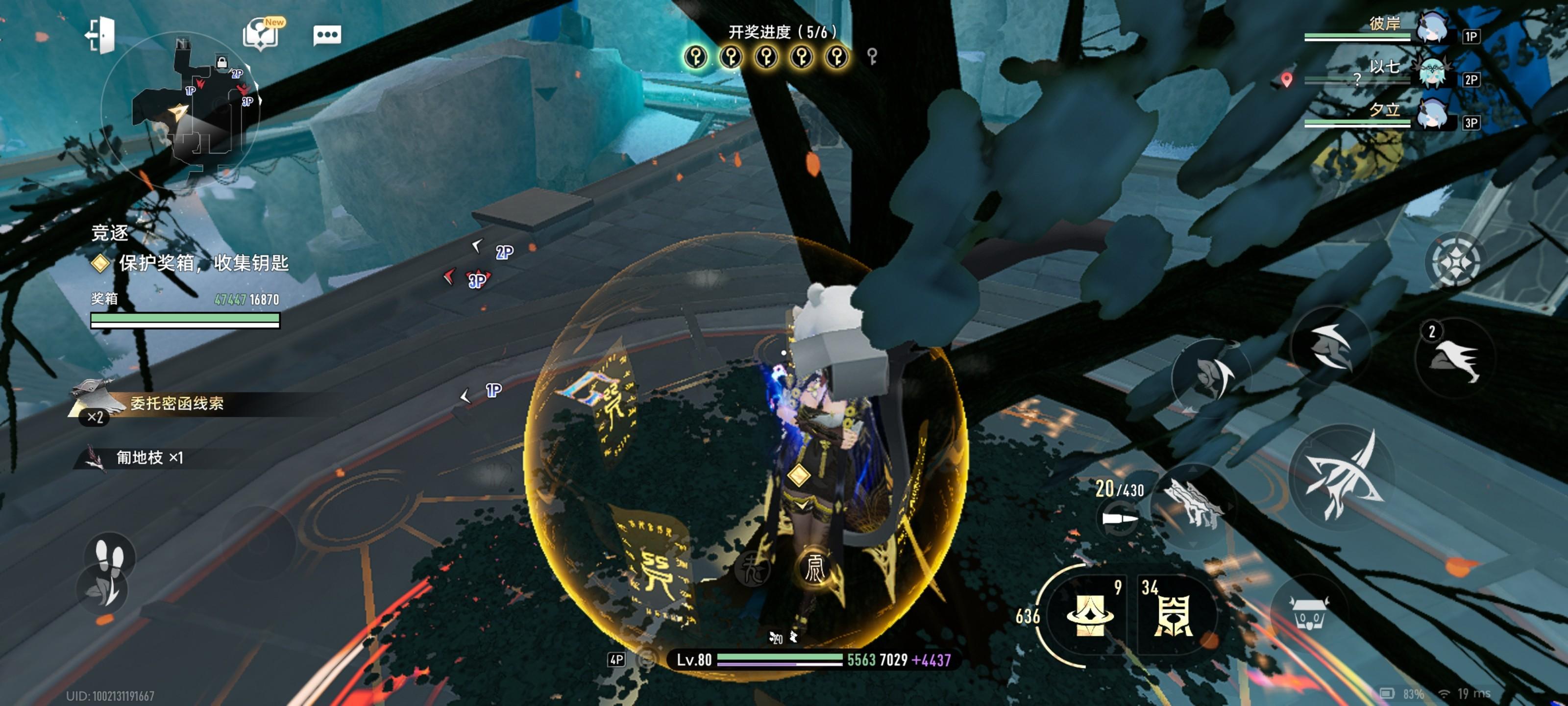This screenshot has width=1568, height=706.
Task: Tap the 委托密函线索 loot notification
Action: pyautogui.click(x=176, y=403)
